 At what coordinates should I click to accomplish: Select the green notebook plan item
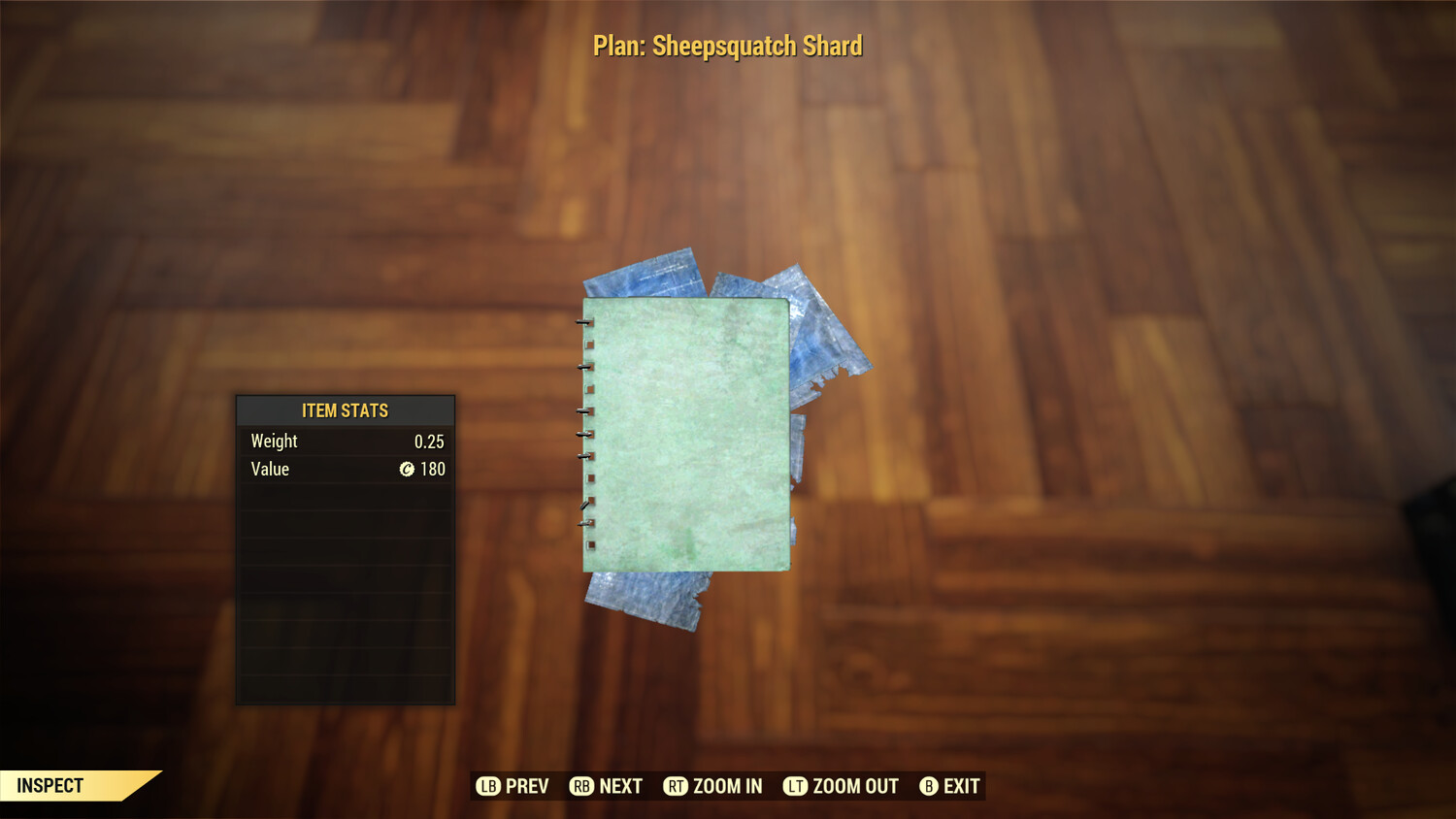684,437
